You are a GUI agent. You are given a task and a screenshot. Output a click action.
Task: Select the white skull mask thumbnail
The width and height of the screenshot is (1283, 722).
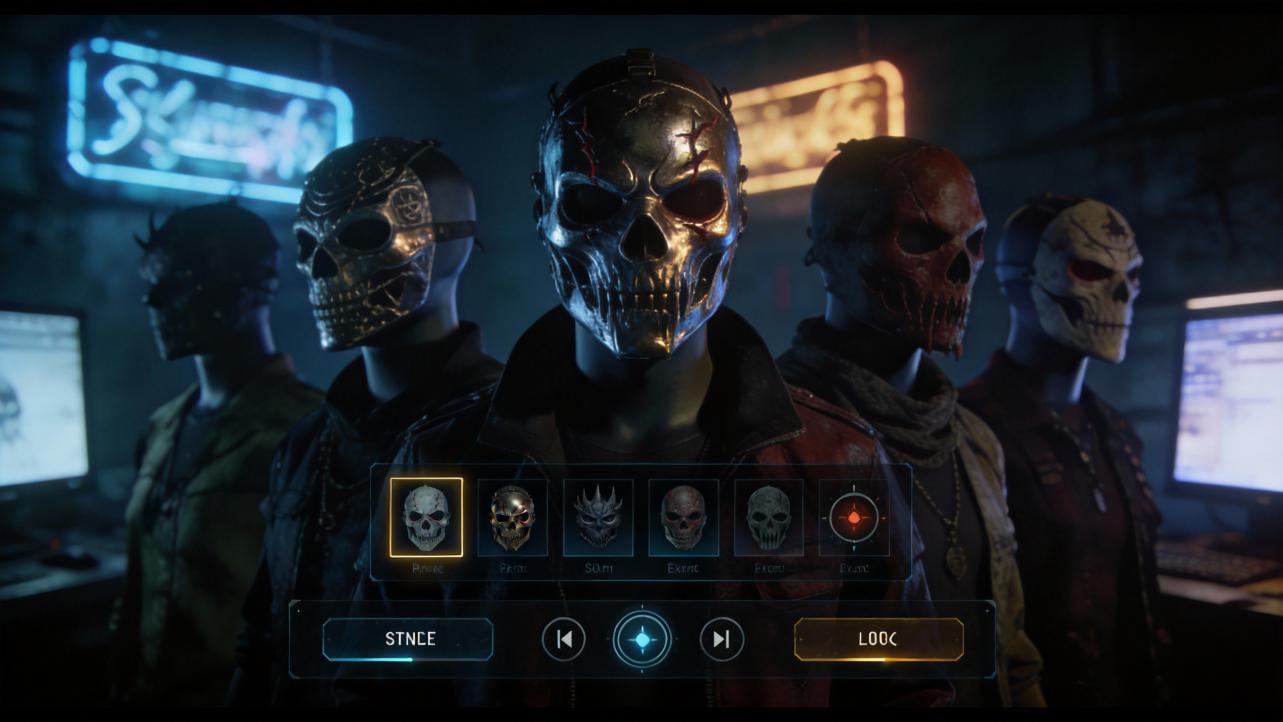point(426,517)
